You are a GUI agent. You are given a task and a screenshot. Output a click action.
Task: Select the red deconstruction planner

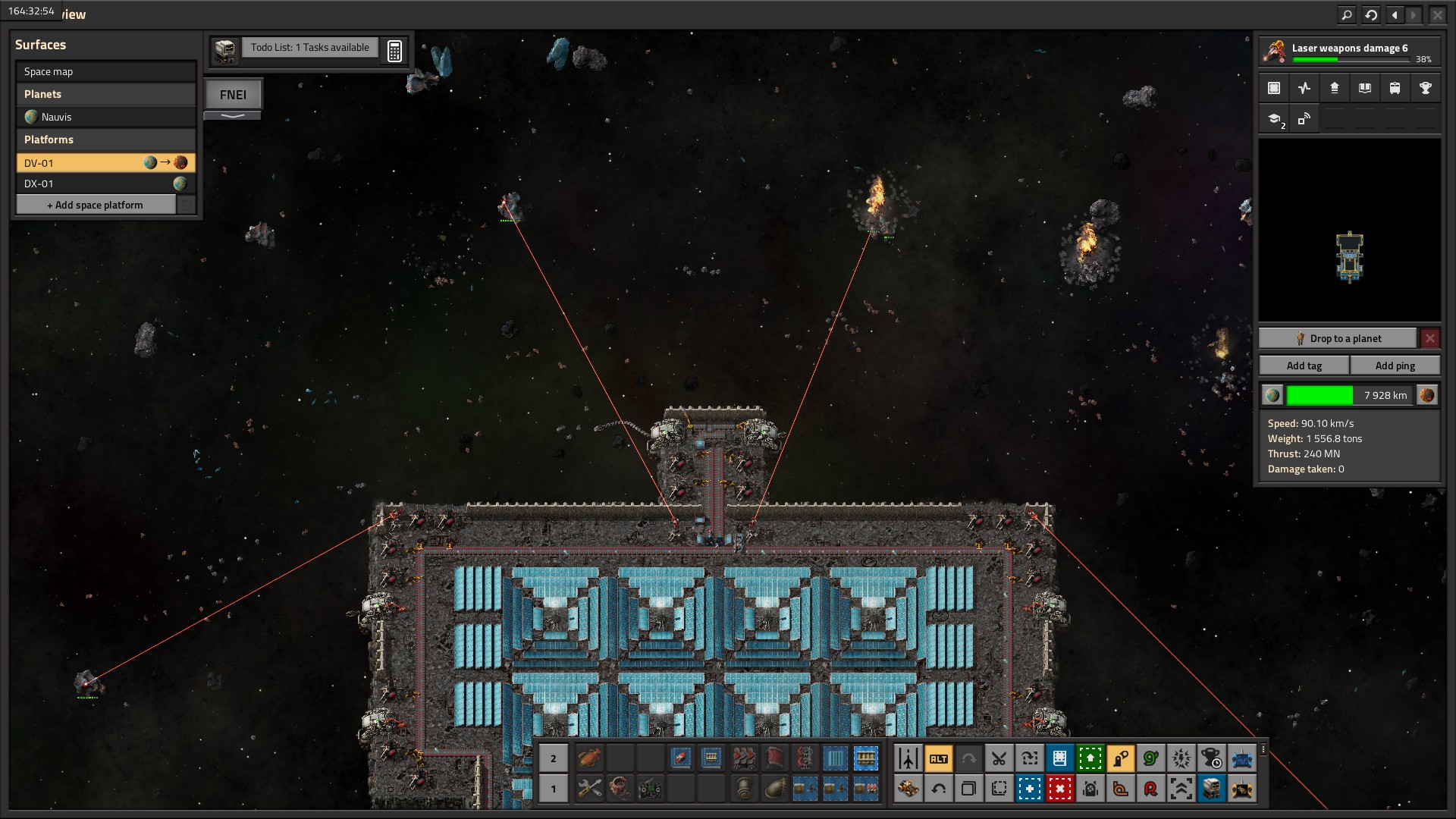click(1059, 789)
